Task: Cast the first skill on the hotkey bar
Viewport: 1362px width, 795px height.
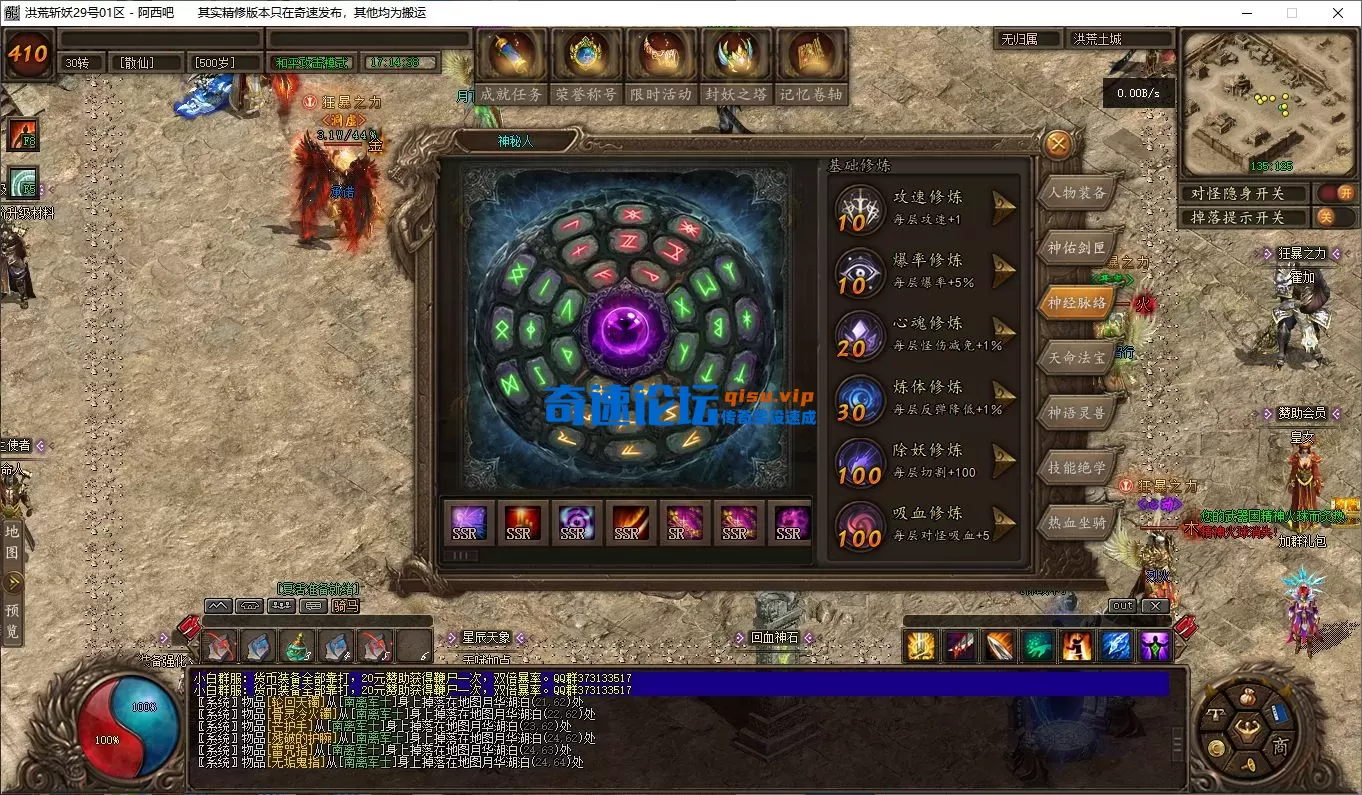Action: coord(919,647)
